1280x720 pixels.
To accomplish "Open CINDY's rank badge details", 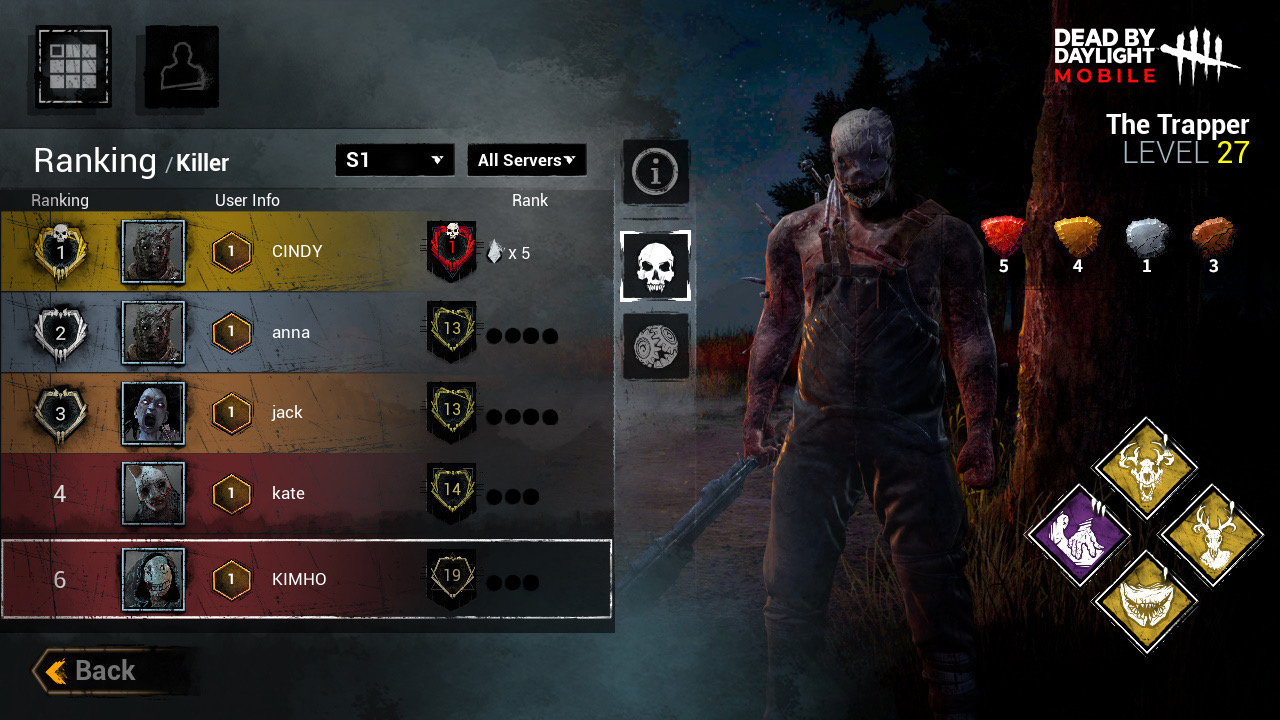I will [450, 250].
